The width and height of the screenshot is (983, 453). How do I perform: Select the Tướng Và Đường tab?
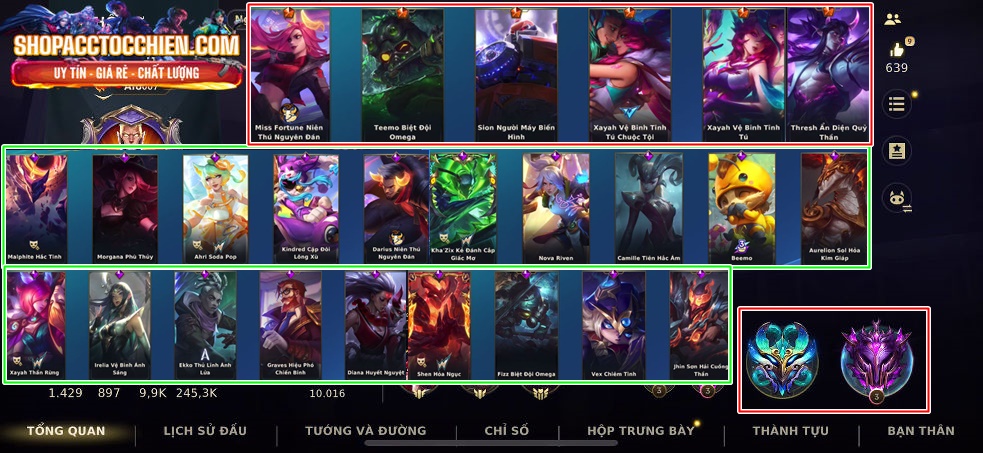[366, 431]
